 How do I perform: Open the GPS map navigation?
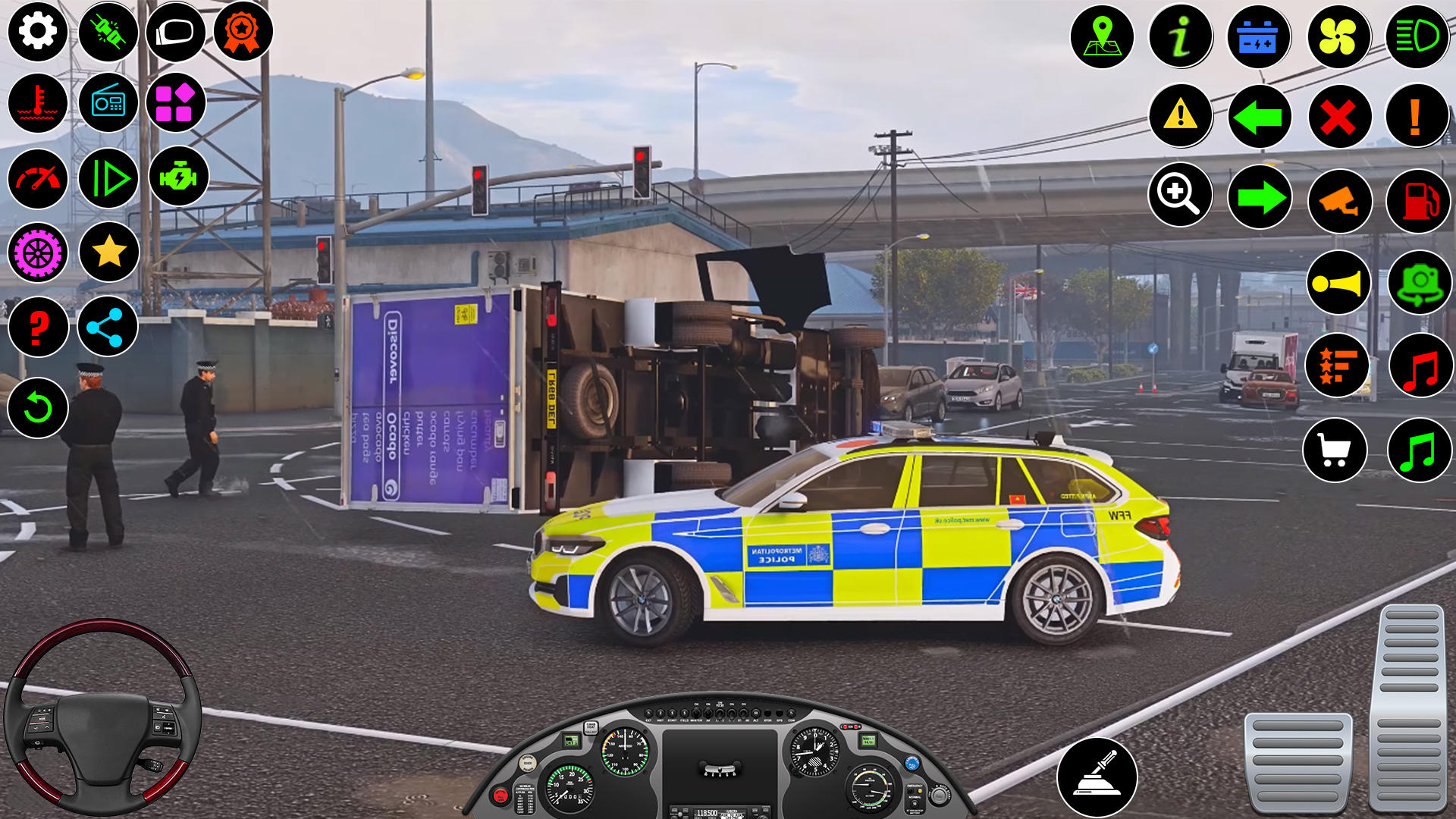pos(1103,36)
